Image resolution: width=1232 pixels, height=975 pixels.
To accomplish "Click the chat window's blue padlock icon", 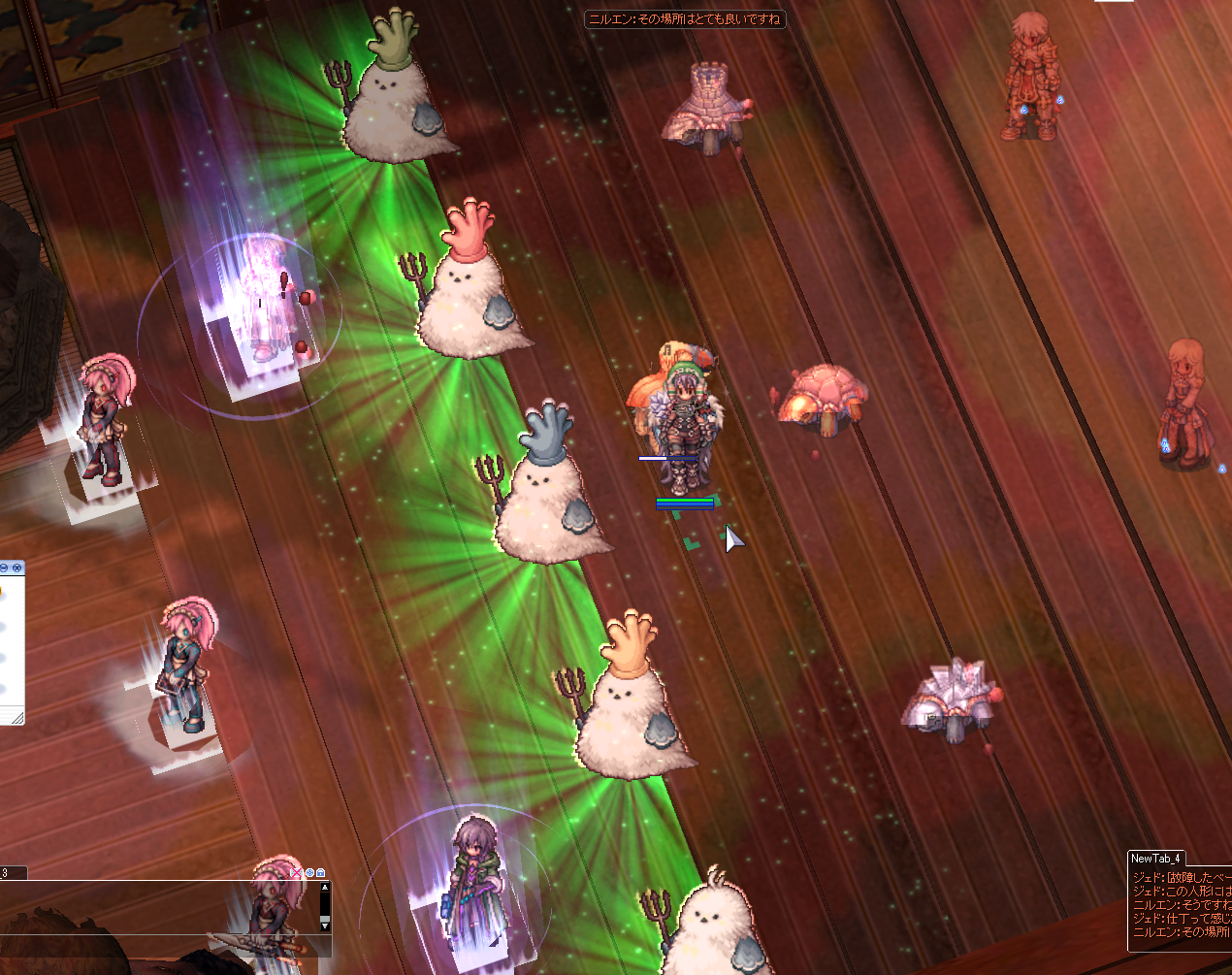I will point(321,873).
